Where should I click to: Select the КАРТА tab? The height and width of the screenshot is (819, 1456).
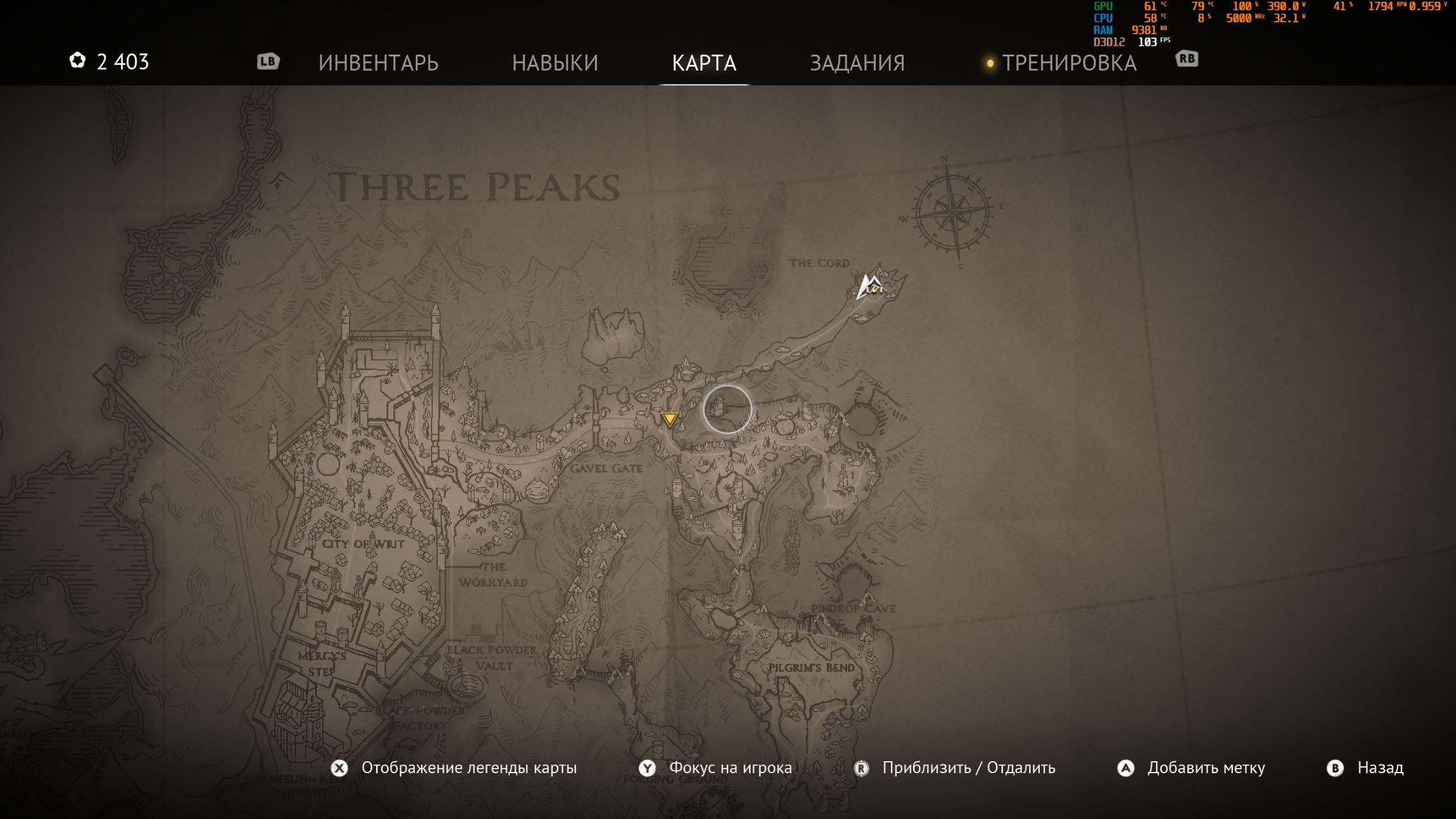pos(704,63)
